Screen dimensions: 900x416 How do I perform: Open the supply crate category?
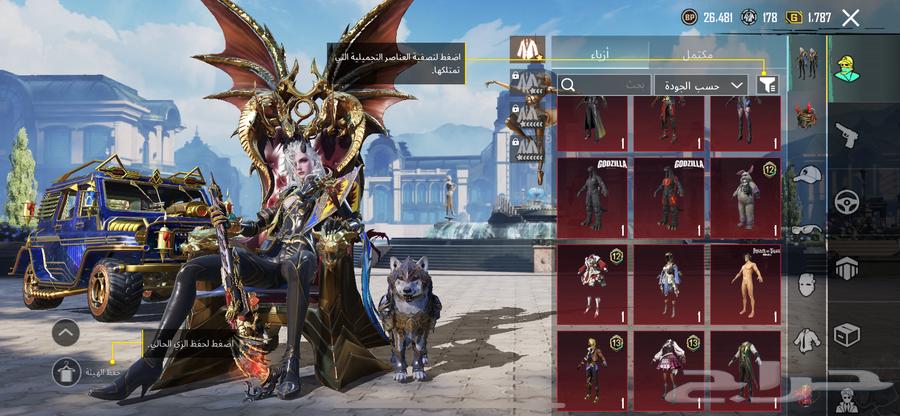[846, 334]
